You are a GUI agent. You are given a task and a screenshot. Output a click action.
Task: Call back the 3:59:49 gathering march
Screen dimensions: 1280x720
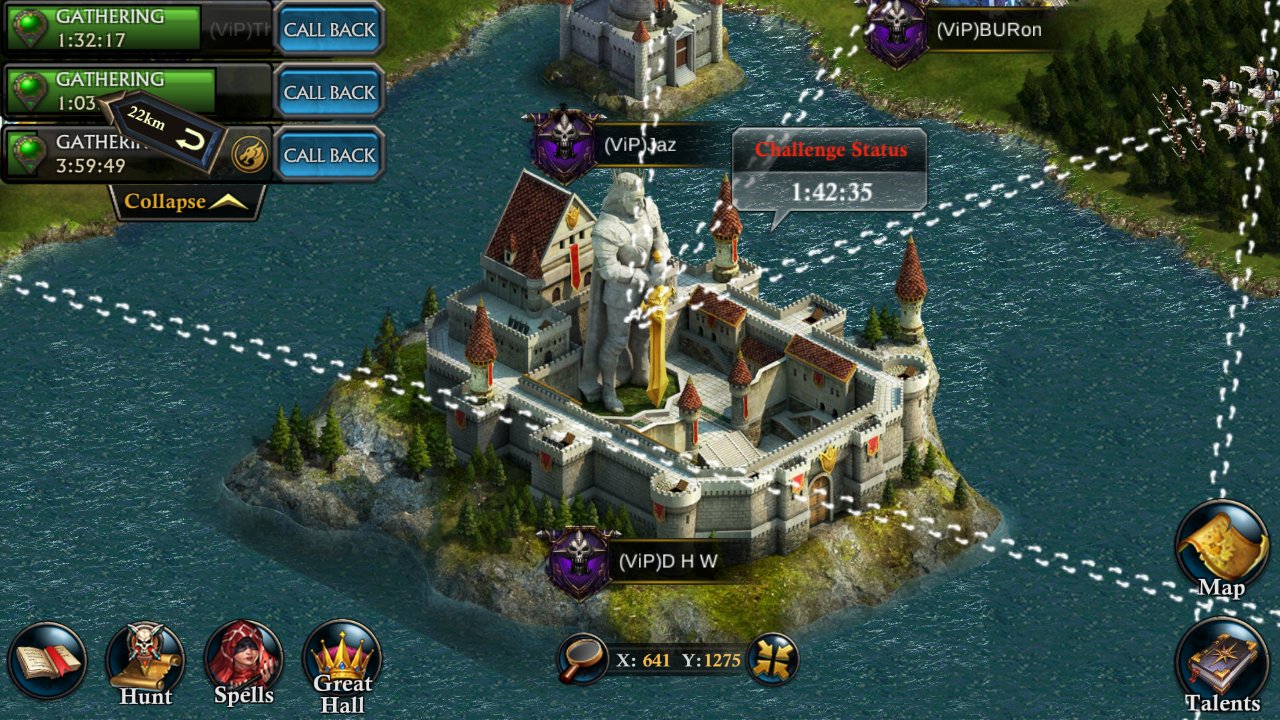tap(329, 155)
